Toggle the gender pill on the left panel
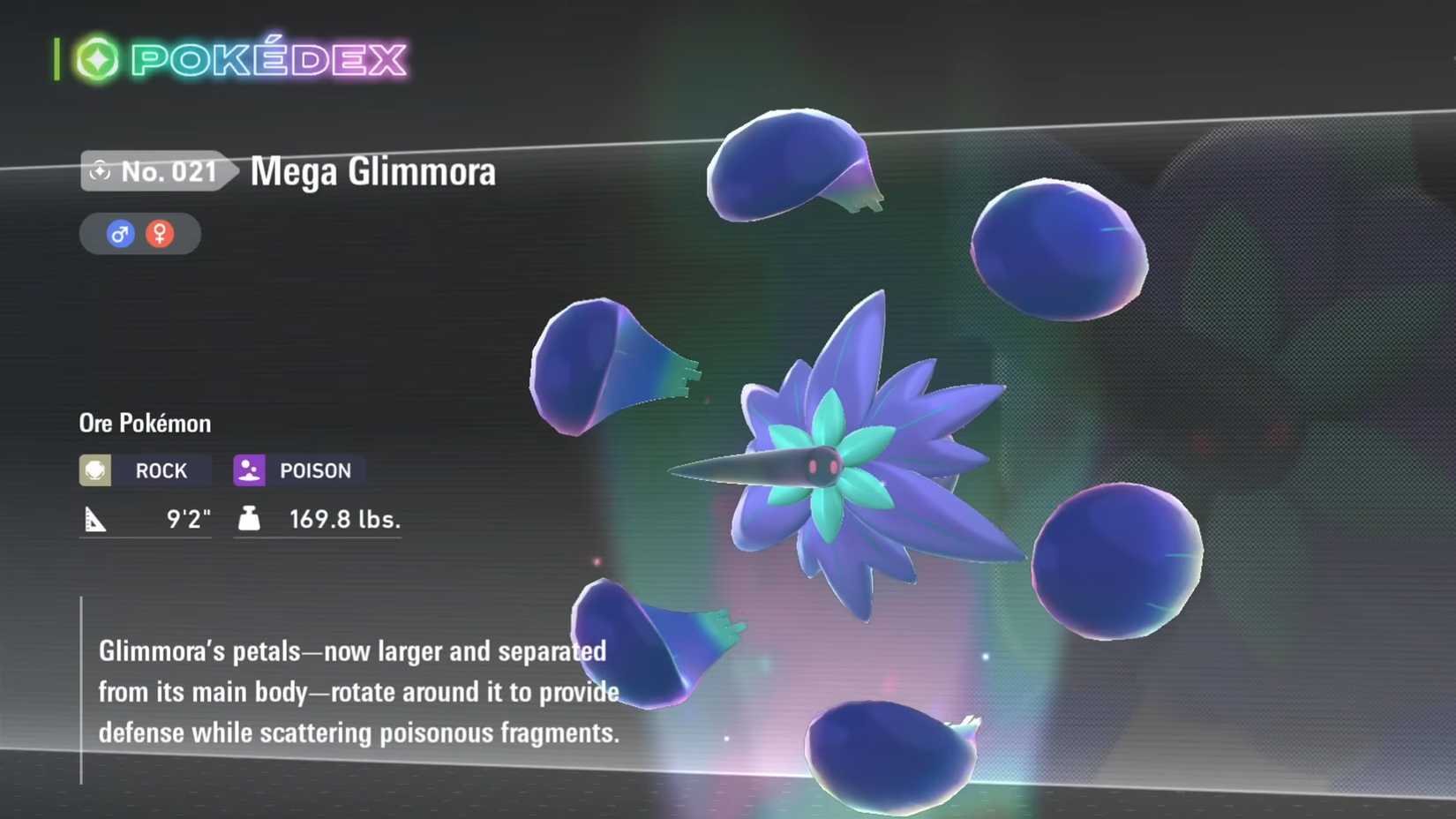 [139, 233]
